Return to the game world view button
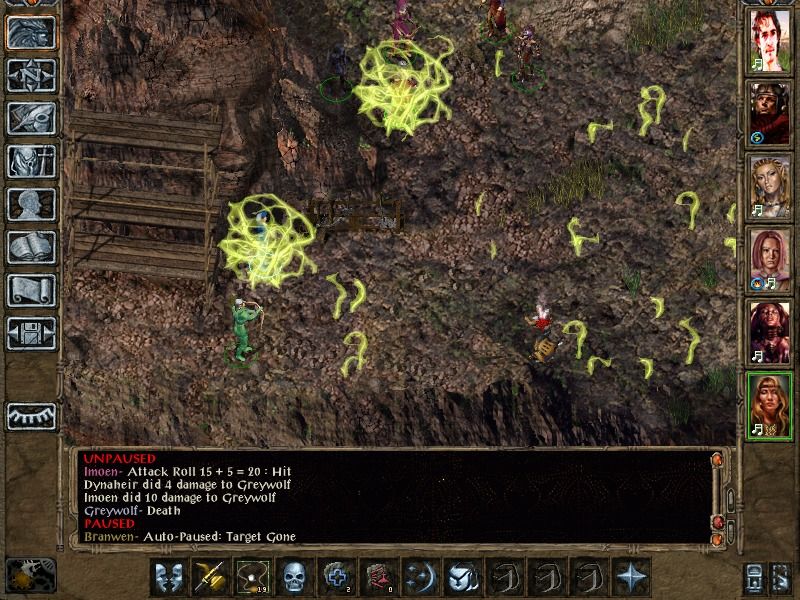 pos(31,32)
